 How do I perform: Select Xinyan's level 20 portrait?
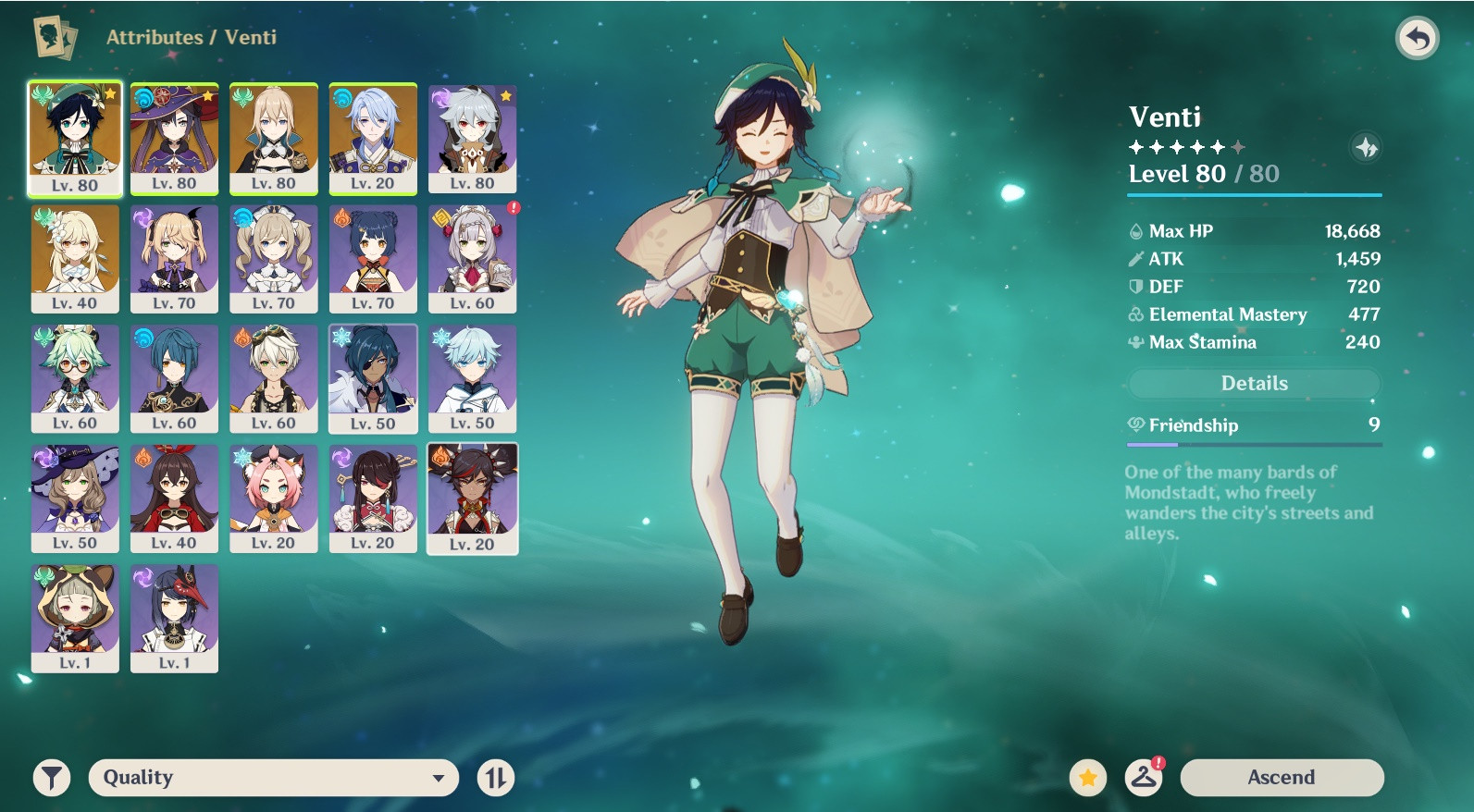click(473, 498)
